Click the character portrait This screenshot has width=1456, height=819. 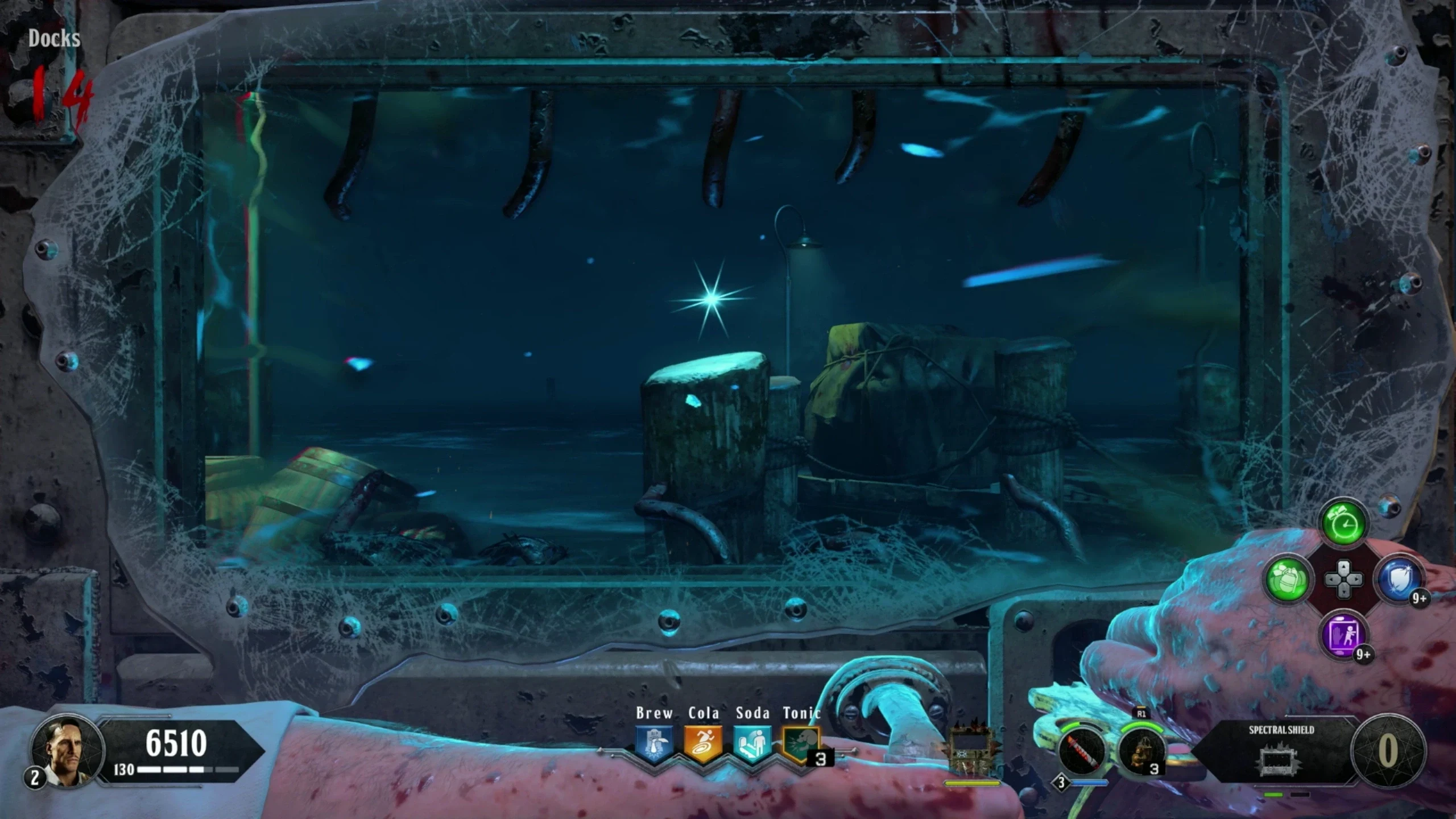point(67,751)
